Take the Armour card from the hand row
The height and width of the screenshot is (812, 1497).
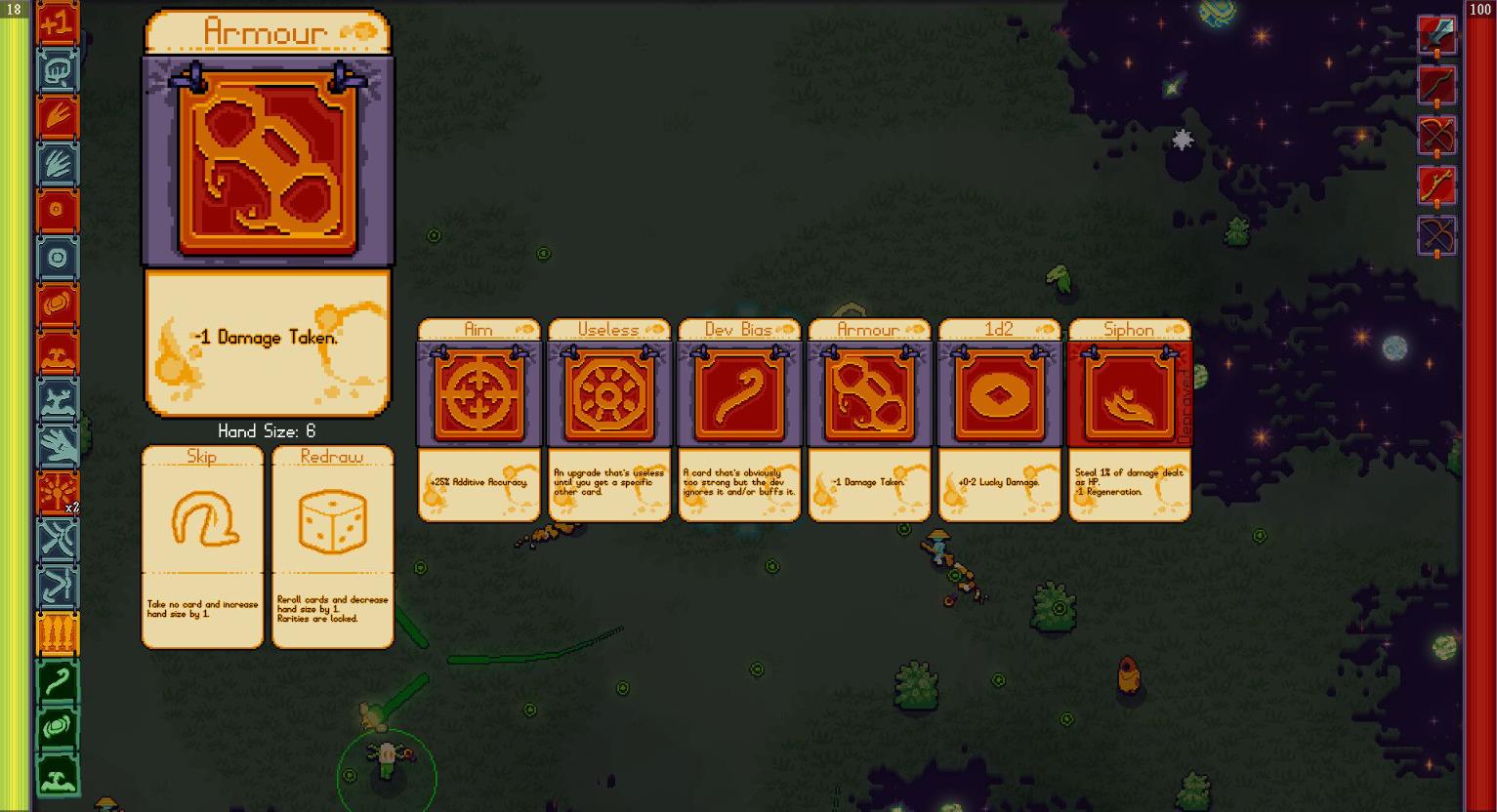(869, 420)
